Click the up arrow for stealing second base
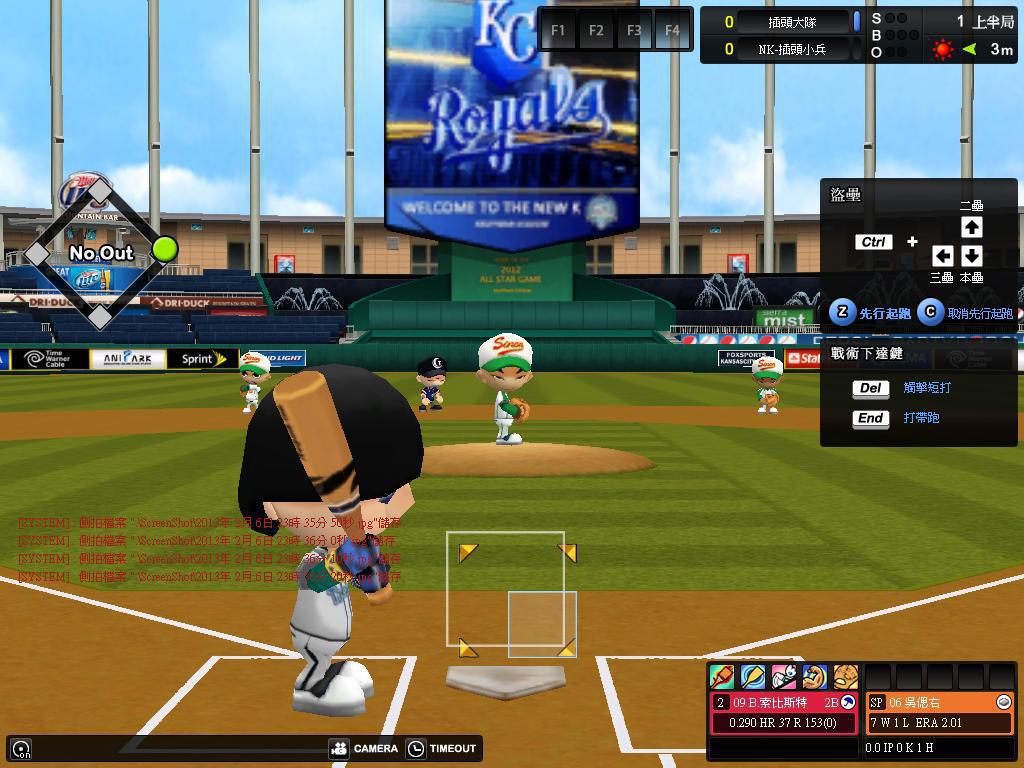The height and width of the screenshot is (768, 1024). click(971, 227)
